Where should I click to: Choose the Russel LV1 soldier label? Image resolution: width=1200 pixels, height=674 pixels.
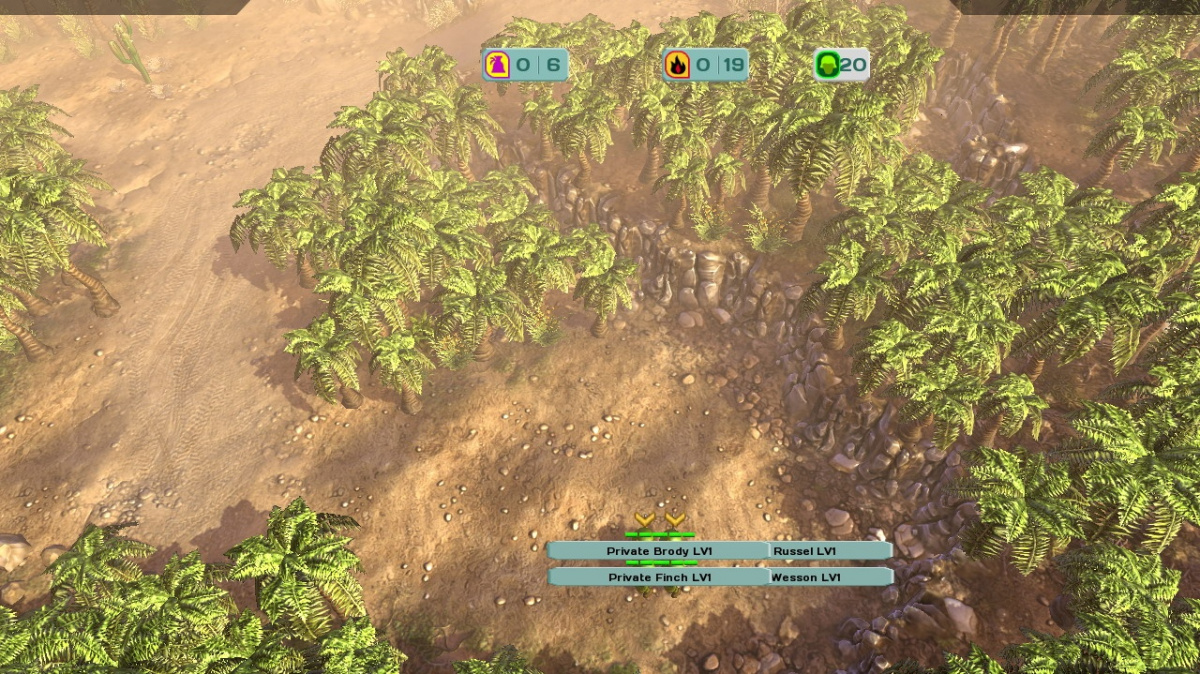pos(829,551)
